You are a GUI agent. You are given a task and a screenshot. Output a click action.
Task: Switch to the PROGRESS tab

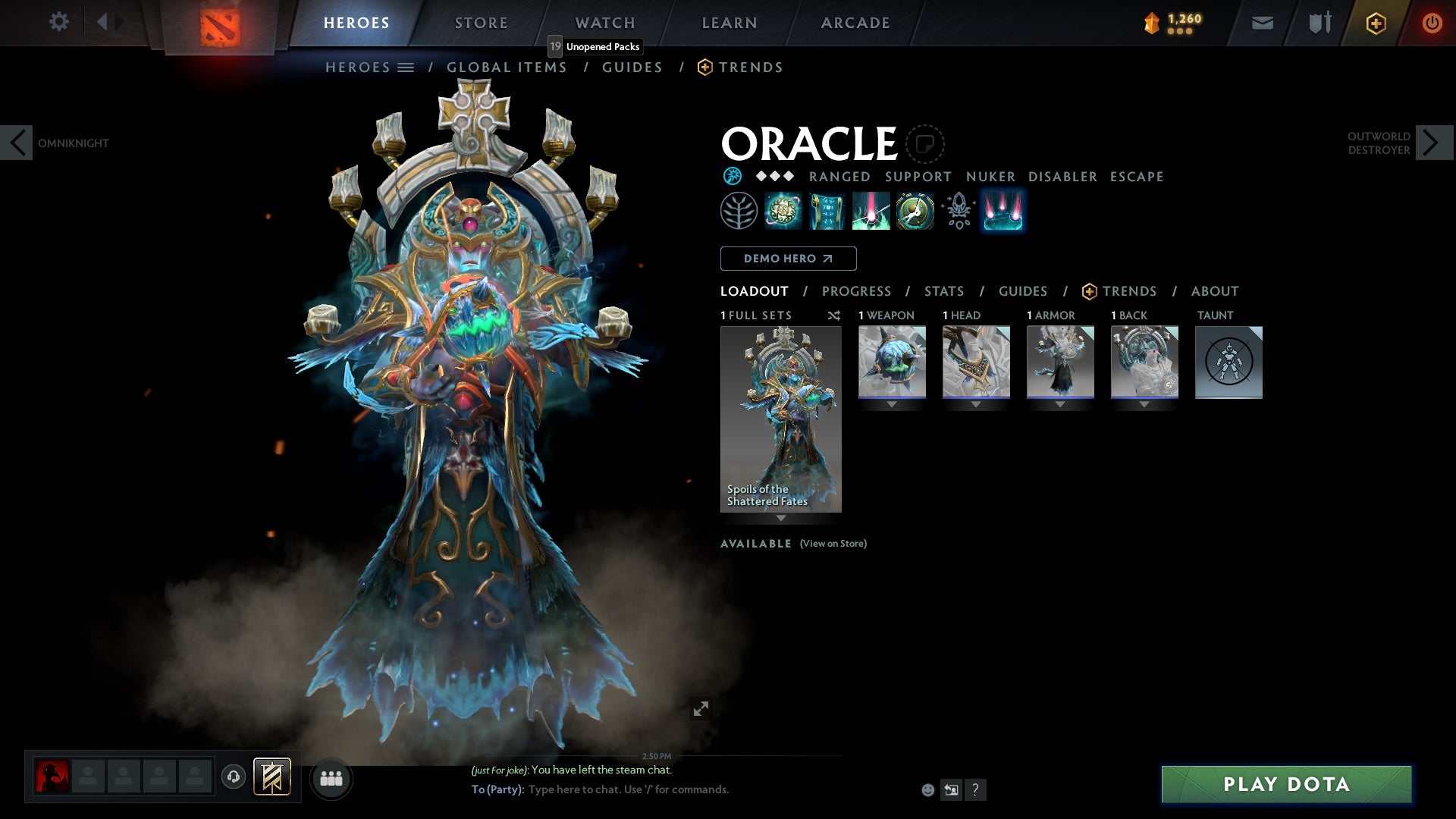pyautogui.click(x=857, y=290)
